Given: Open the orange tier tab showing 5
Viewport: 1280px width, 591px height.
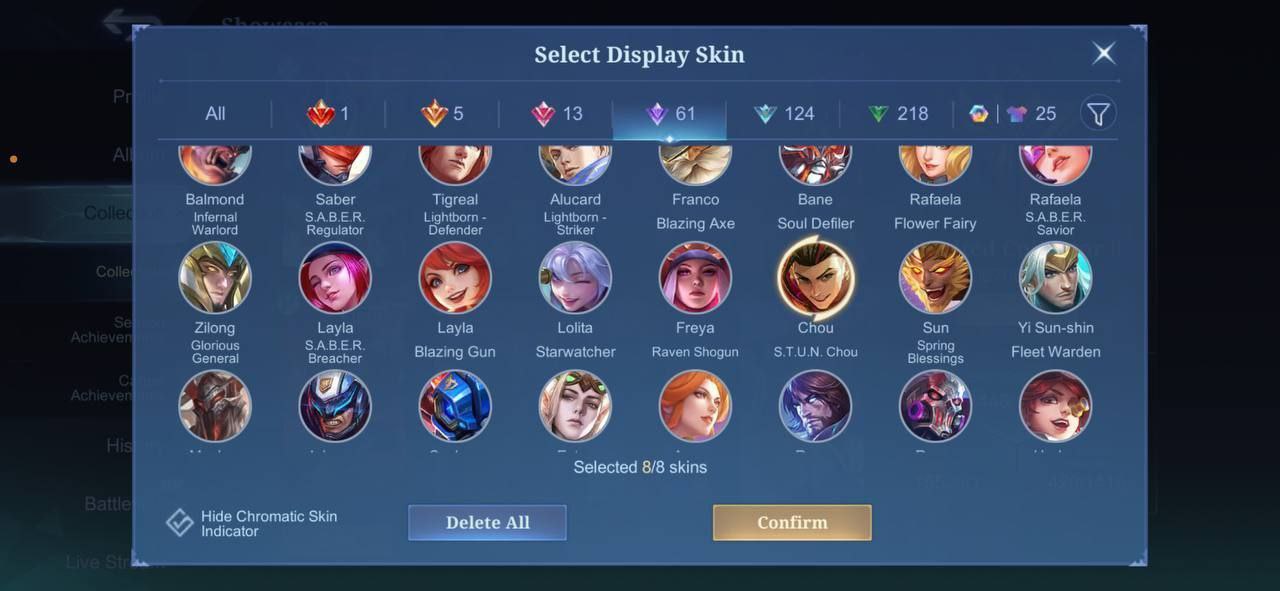Looking at the screenshot, I should pyautogui.click(x=442, y=114).
